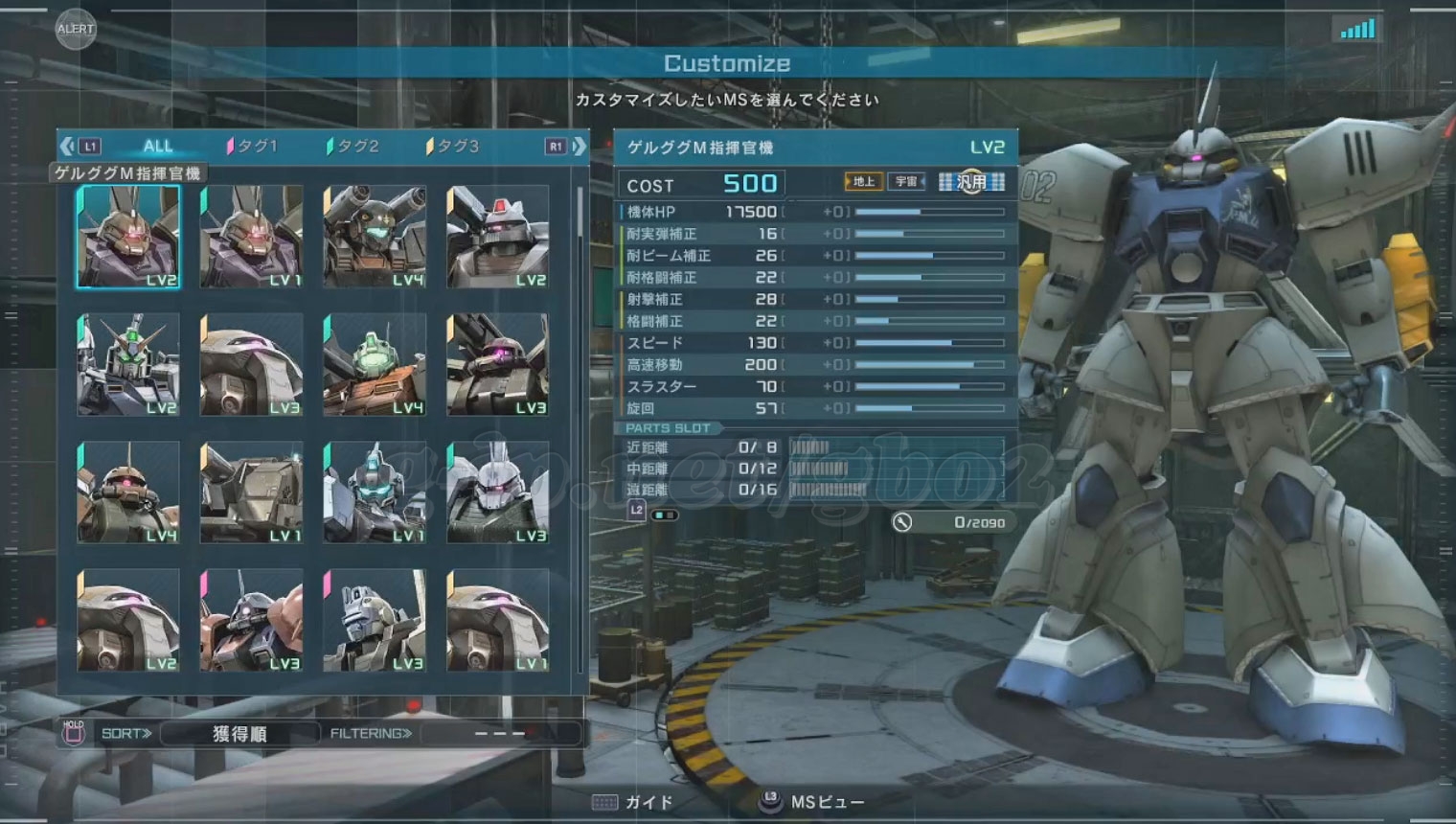Click the left arrow beside the ALL tab

(x=67, y=147)
